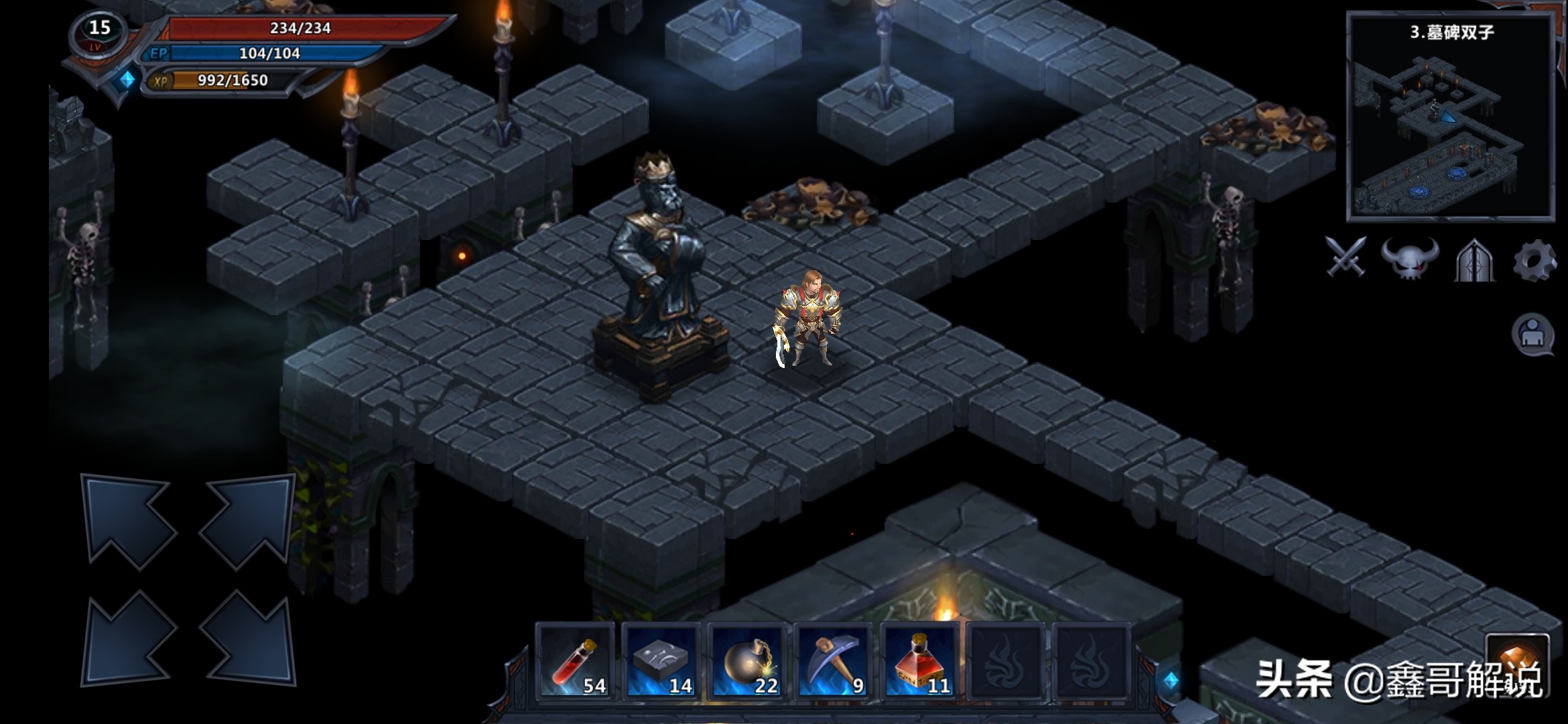This screenshot has height=724, width=1568.
Task: Select the bomb item slot
Action: pyautogui.click(x=746, y=662)
